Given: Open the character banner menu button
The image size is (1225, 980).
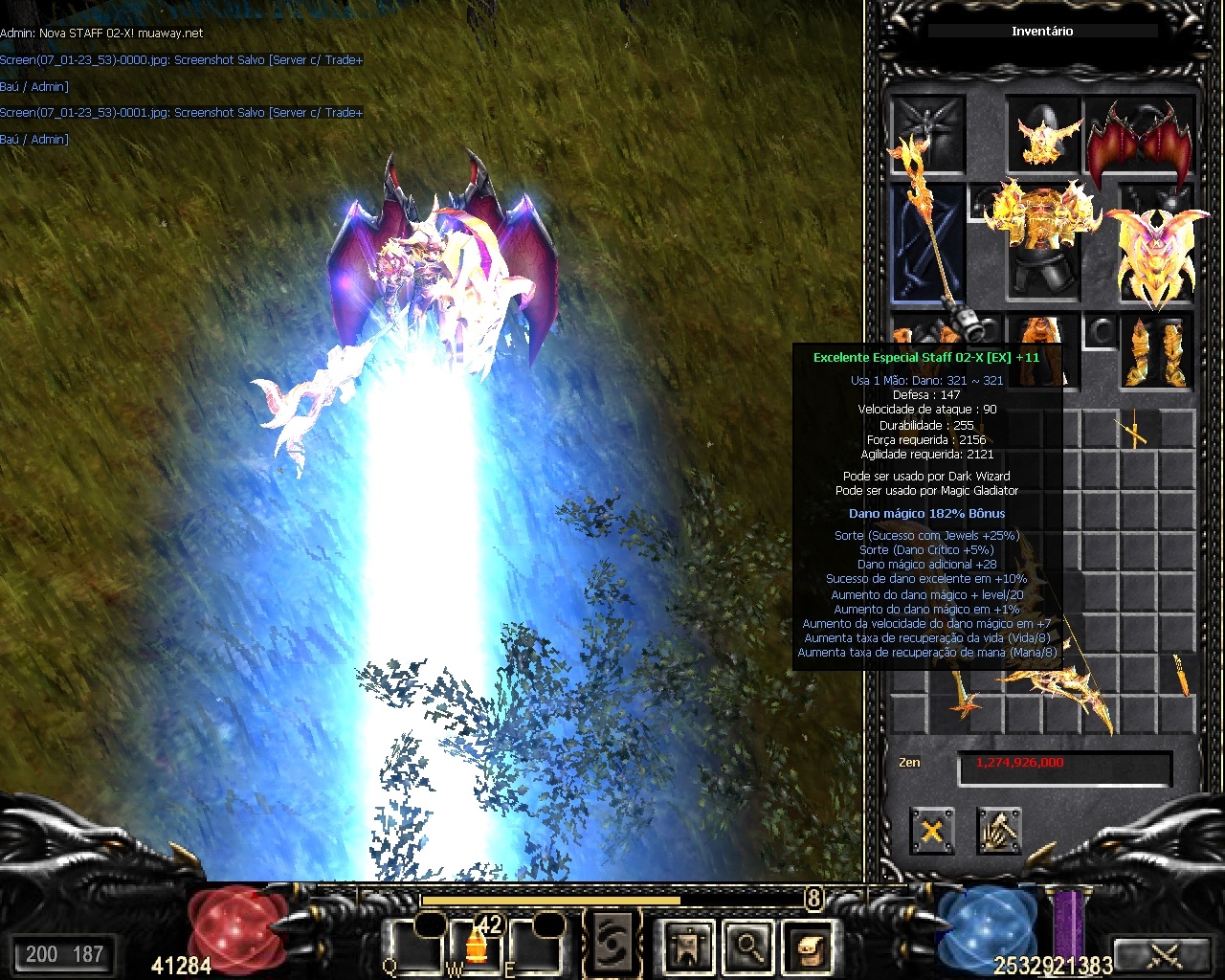Looking at the screenshot, I should [688, 947].
